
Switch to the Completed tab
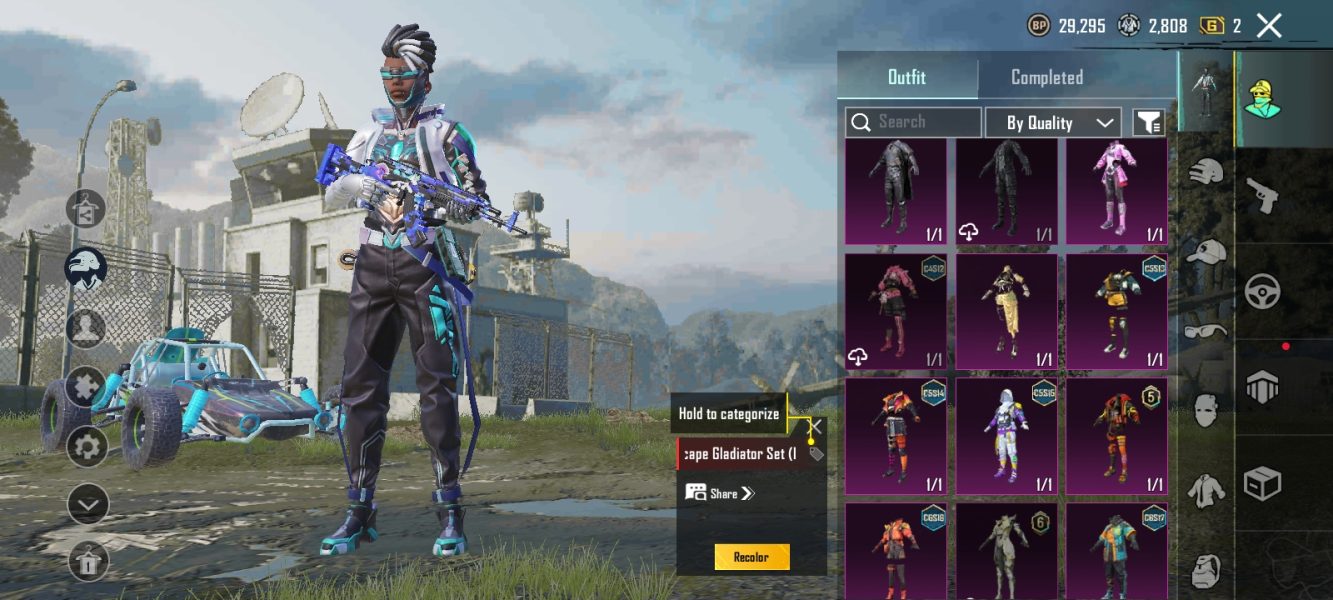pos(1046,77)
